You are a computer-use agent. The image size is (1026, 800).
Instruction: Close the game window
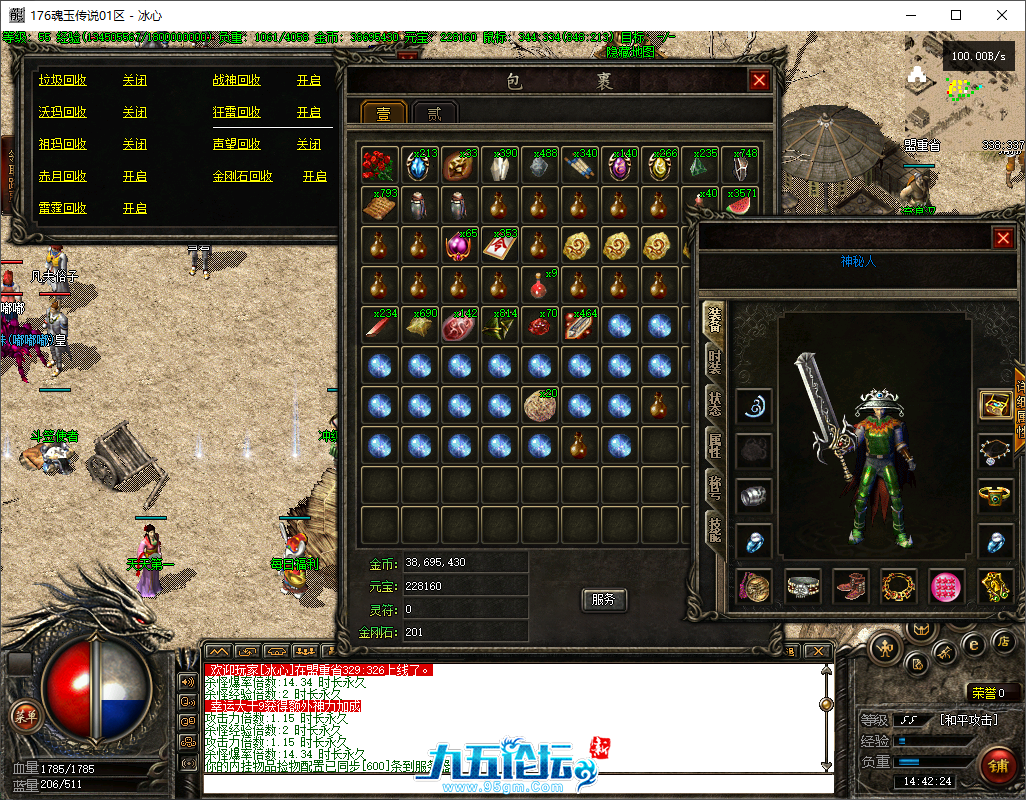pos(1001,15)
